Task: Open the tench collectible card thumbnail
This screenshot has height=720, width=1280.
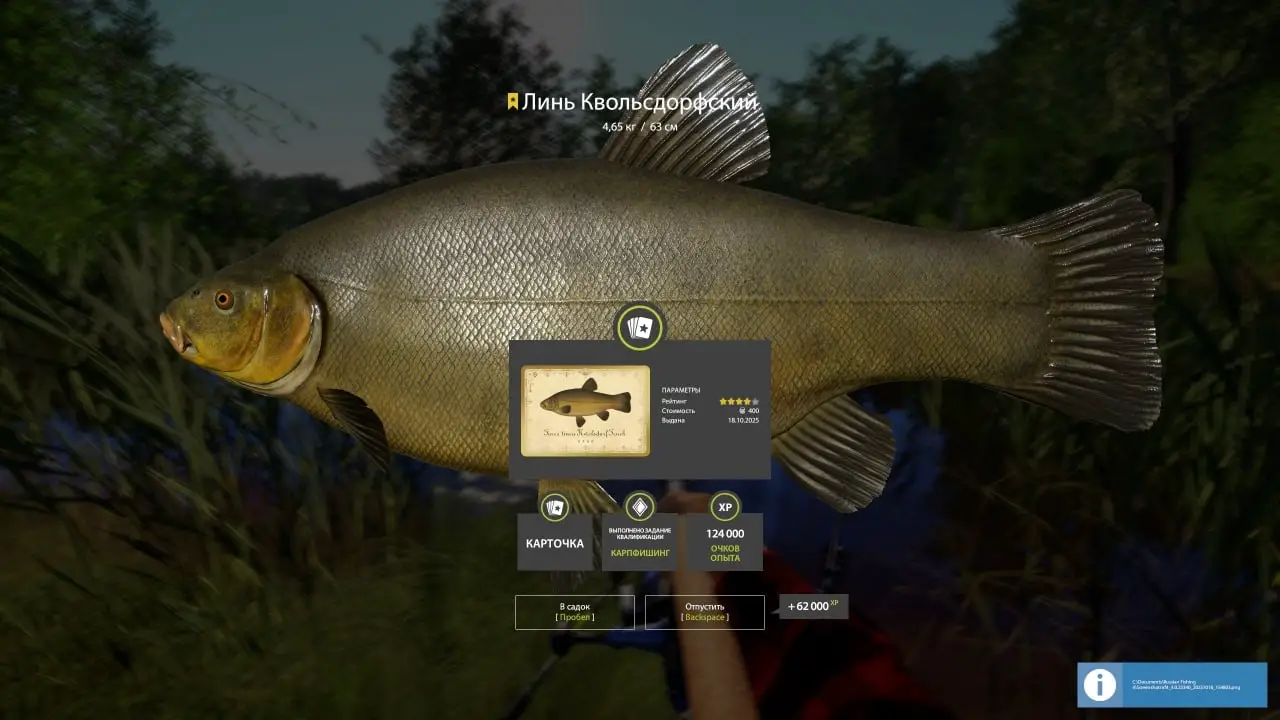Action: point(585,411)
